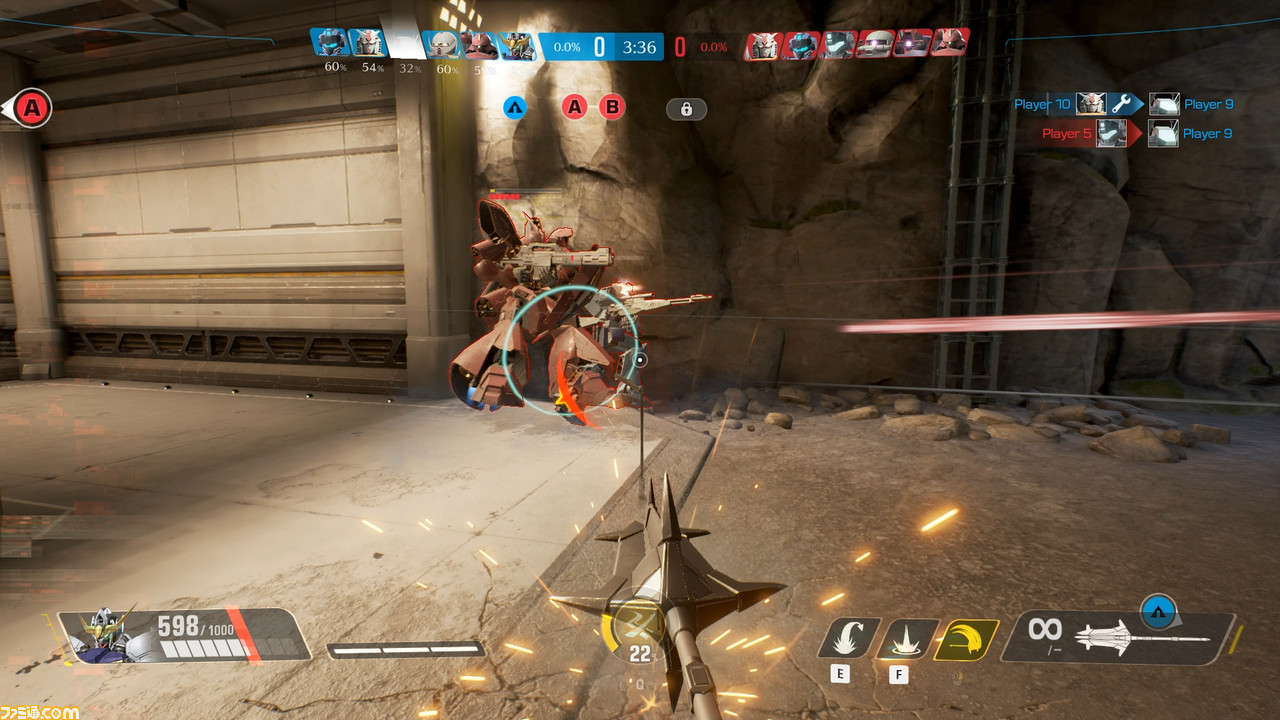Select the last red team unit portrait

tap(949, 43)
